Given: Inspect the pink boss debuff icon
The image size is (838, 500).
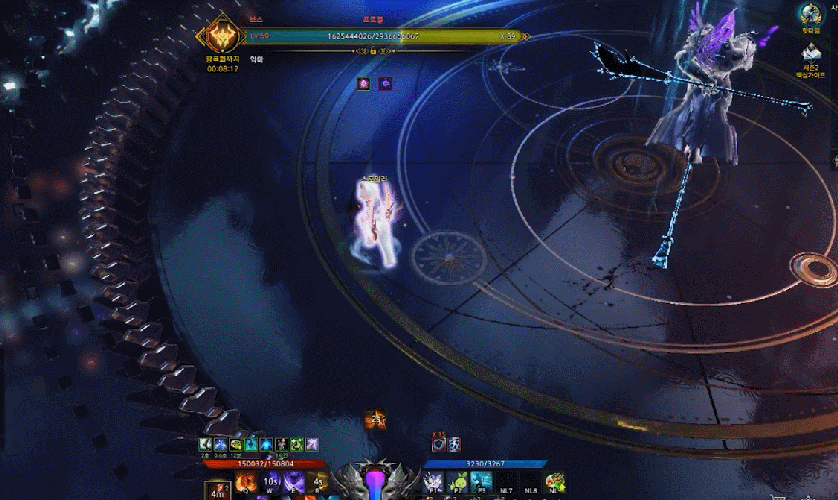Looking at the screenshot, I should point(365,84).
